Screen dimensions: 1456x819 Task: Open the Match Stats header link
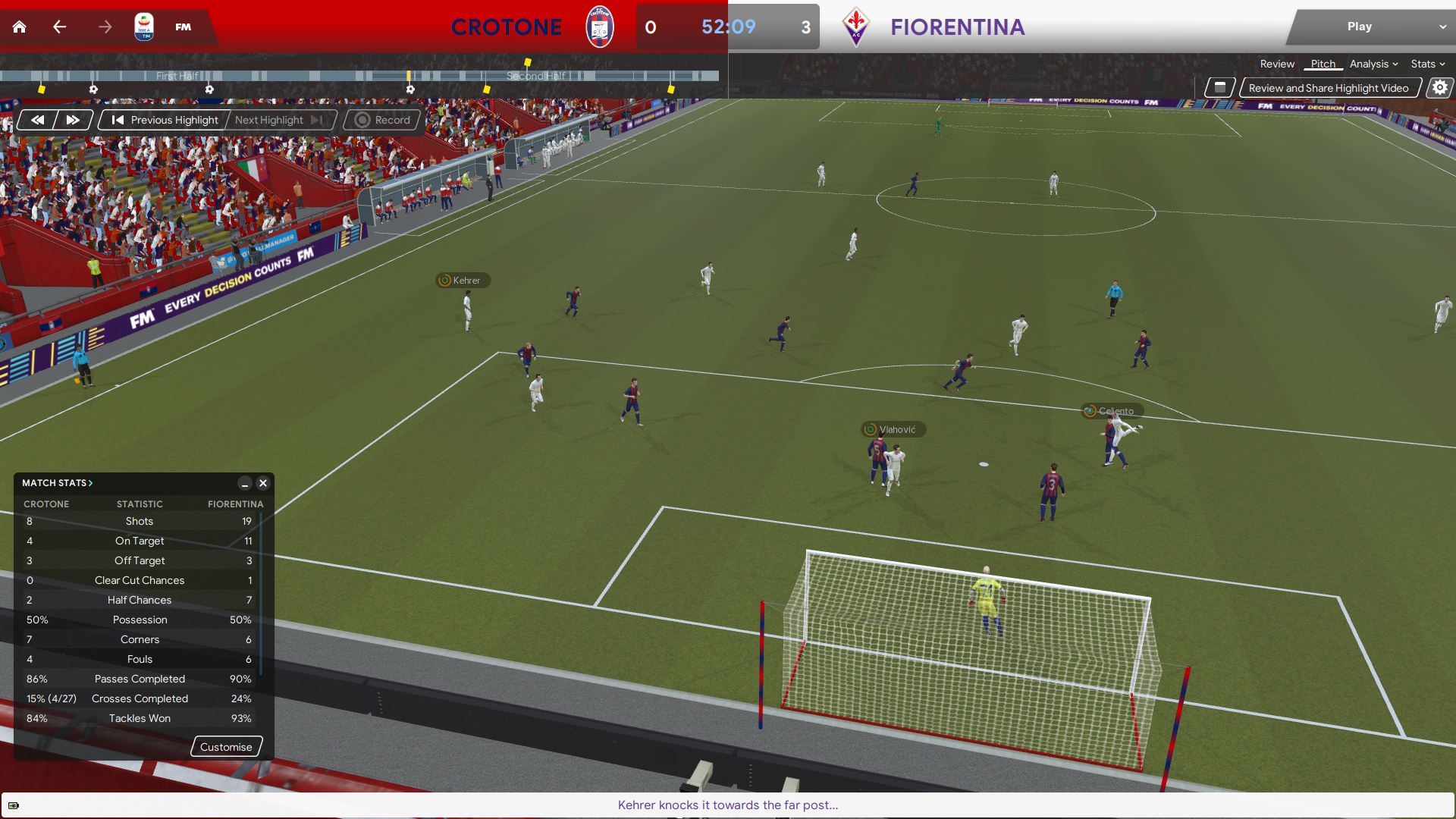coord(57,483)
